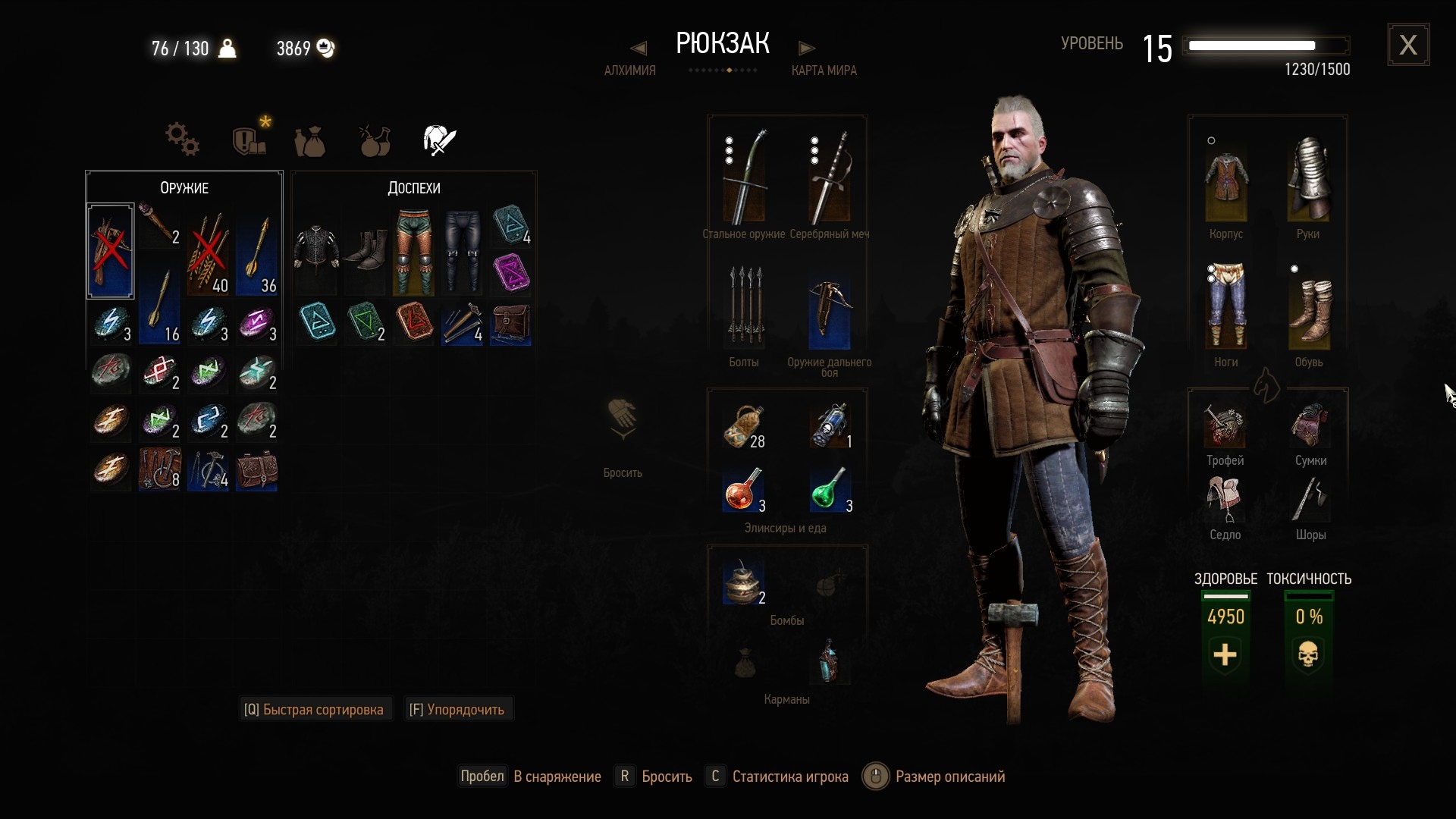Open the gears crafting materials tab

[x=182, y=140]
